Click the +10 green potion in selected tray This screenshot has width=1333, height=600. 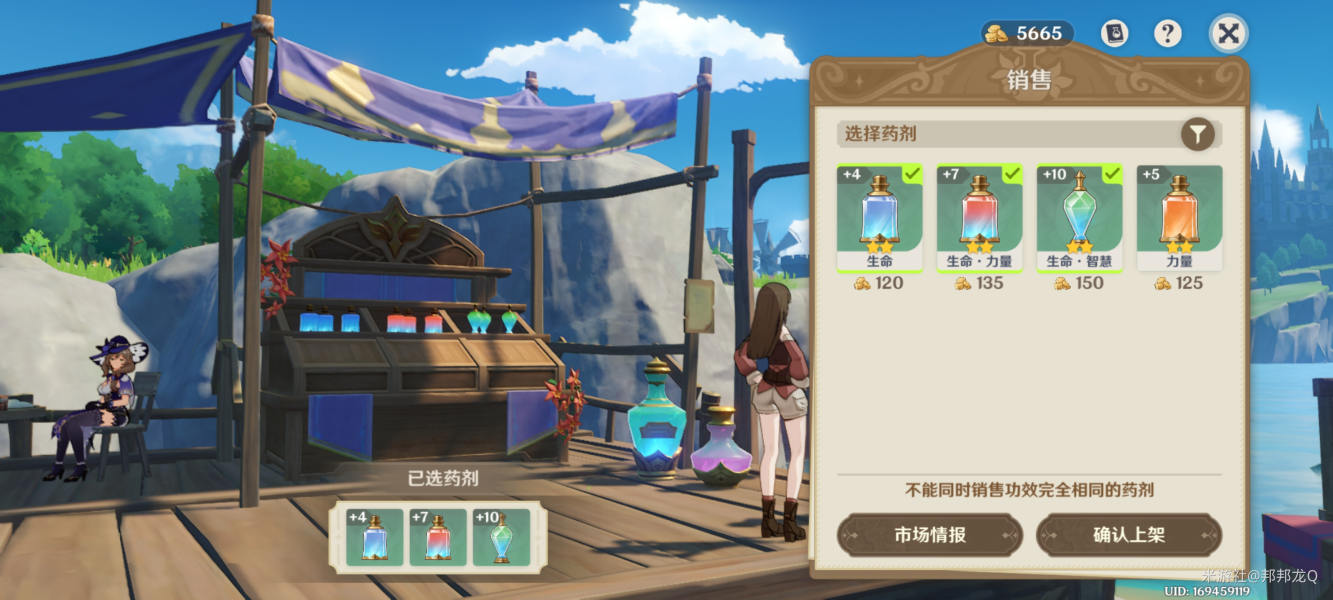[x=501, y=537]
